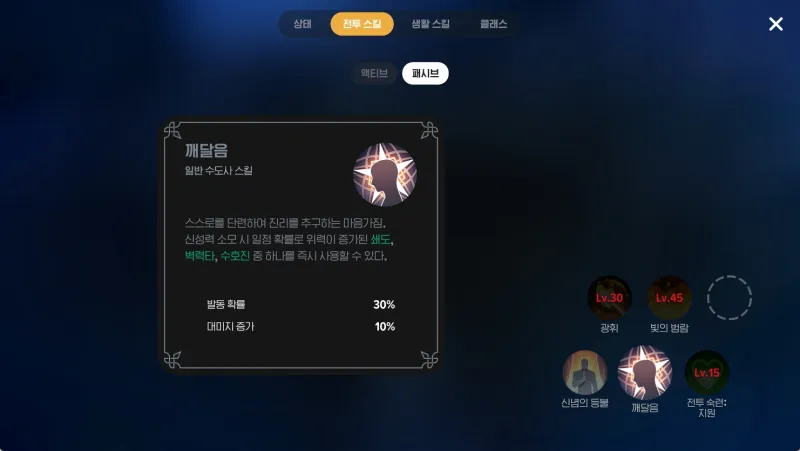Select the 패시브 skill filter

point(425,73)
